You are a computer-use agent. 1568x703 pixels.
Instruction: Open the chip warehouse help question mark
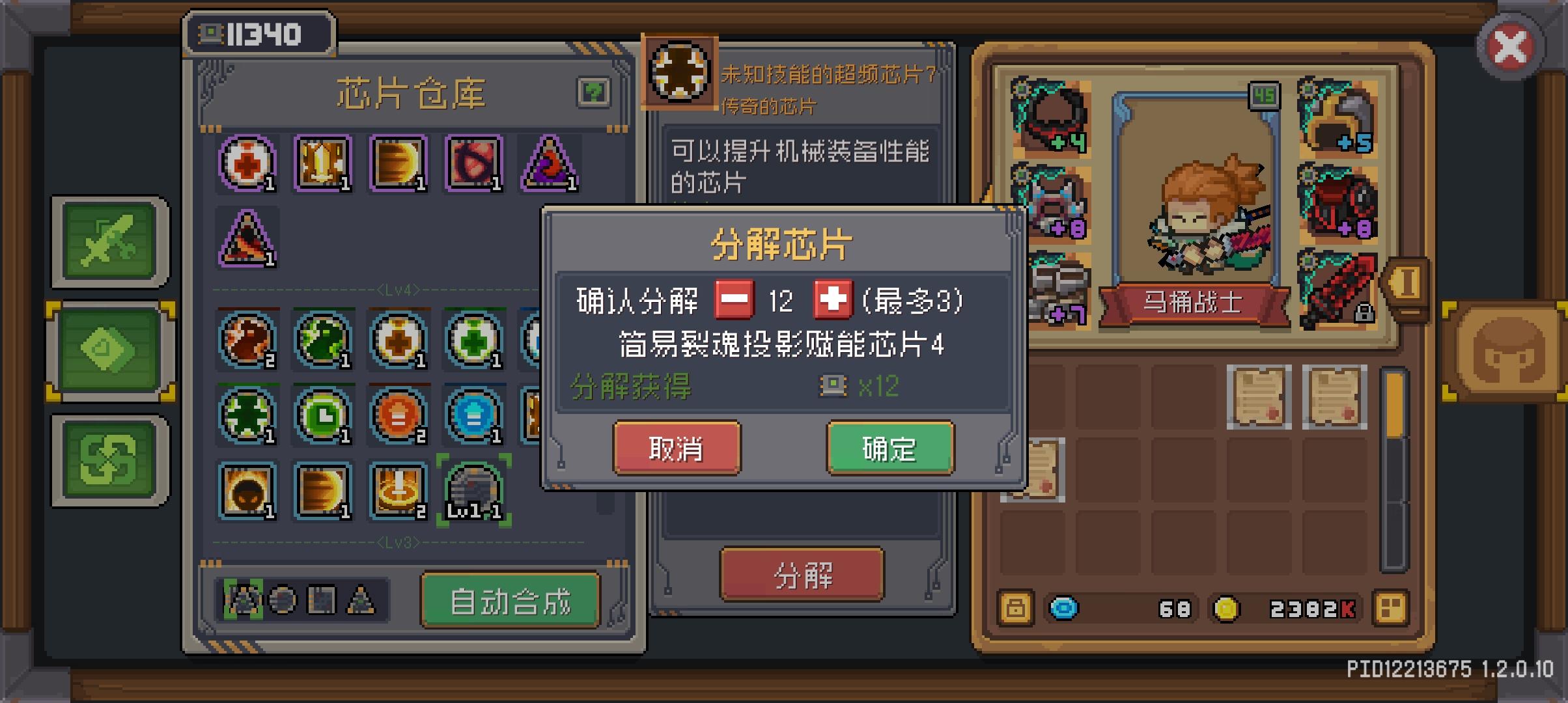pos(593,92)
